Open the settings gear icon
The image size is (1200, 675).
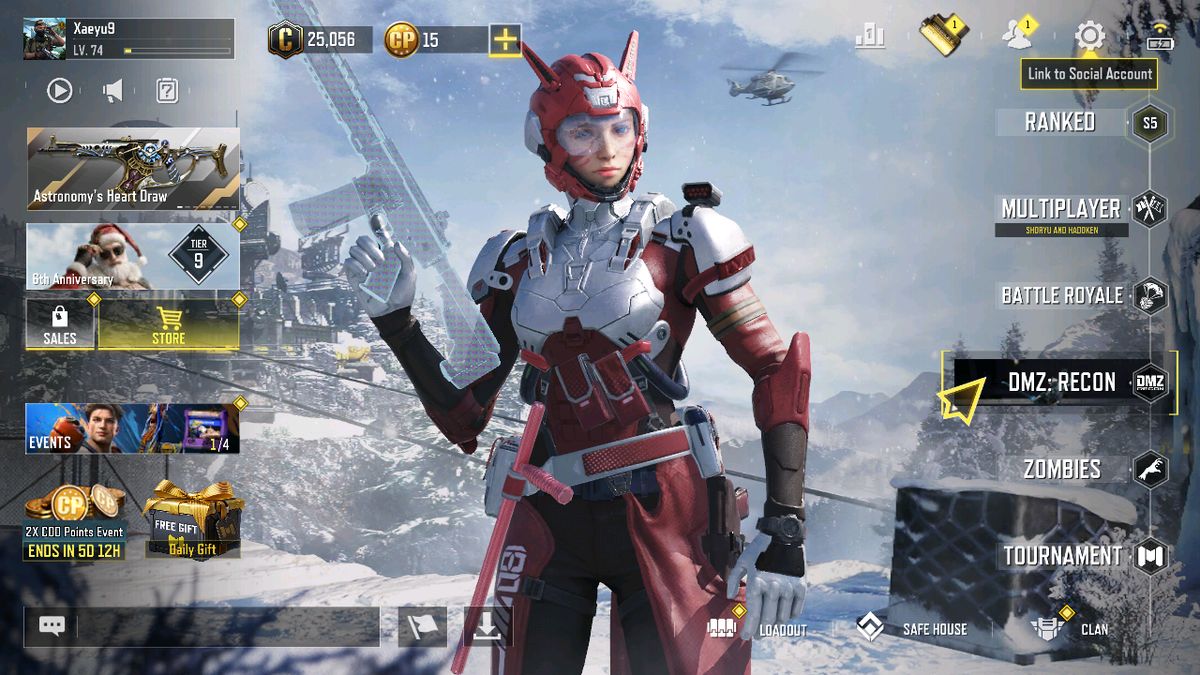(x=1089, y=37)
